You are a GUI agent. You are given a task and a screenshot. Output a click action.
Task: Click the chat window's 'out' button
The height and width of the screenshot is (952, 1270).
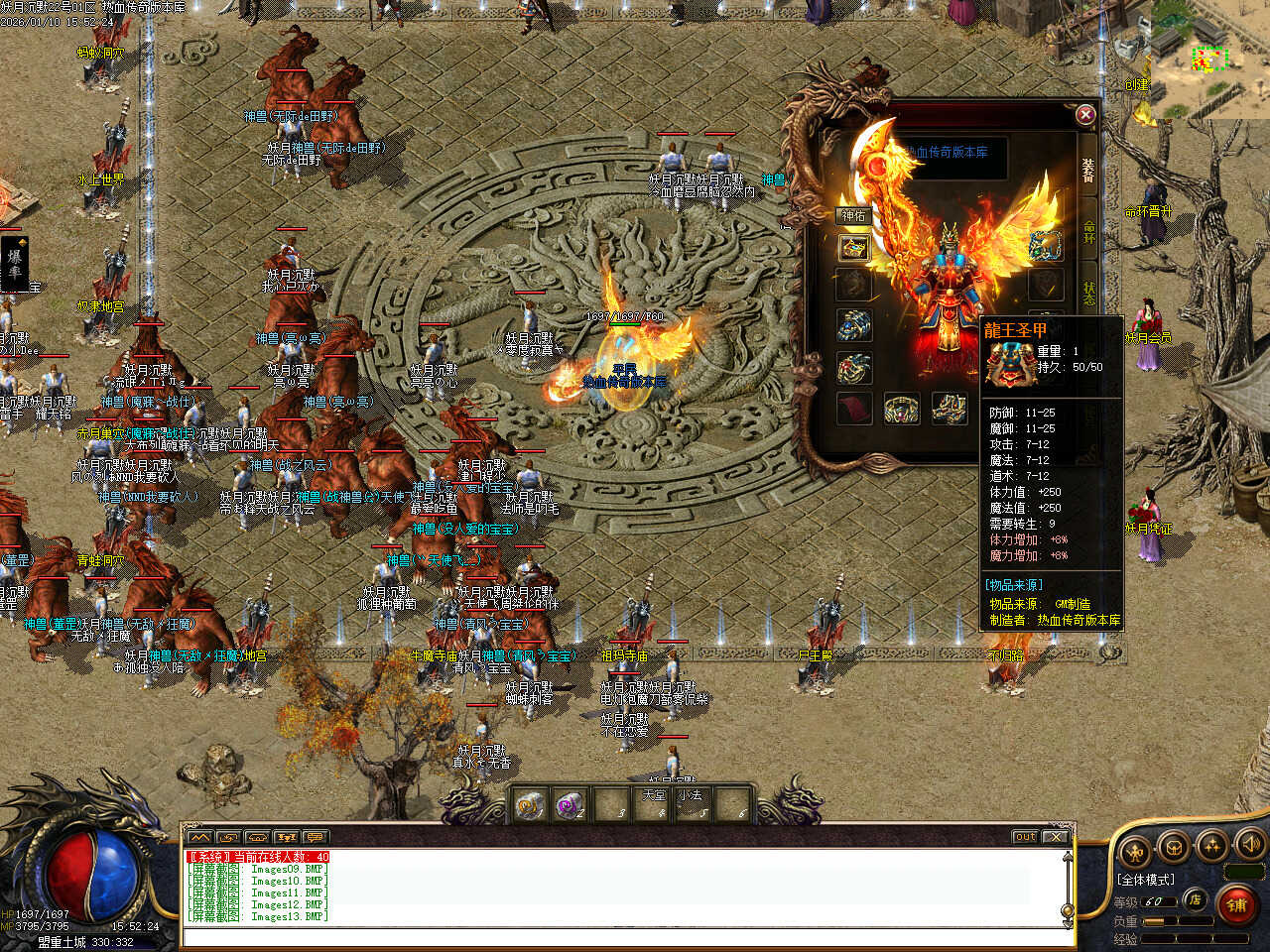(1025, 837)
